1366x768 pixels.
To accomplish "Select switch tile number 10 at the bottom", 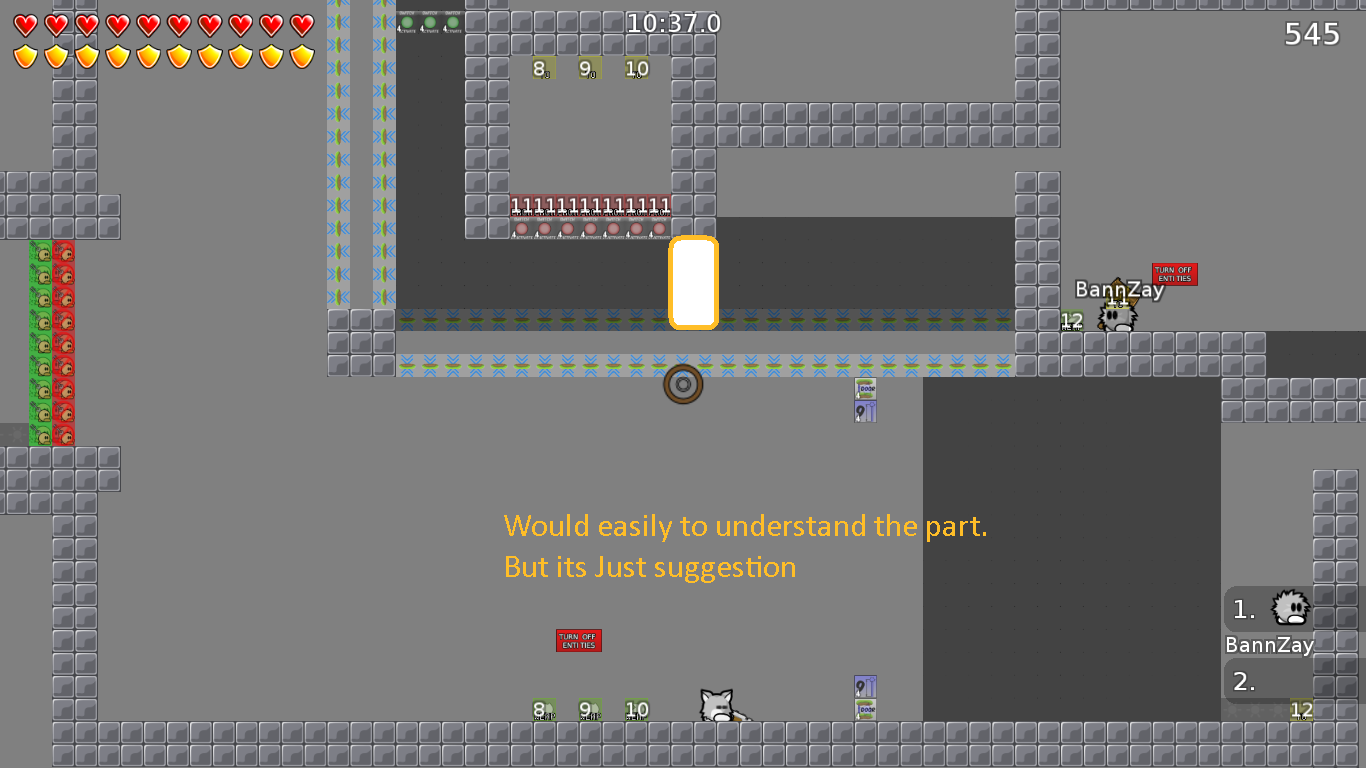I will [636, 710].
